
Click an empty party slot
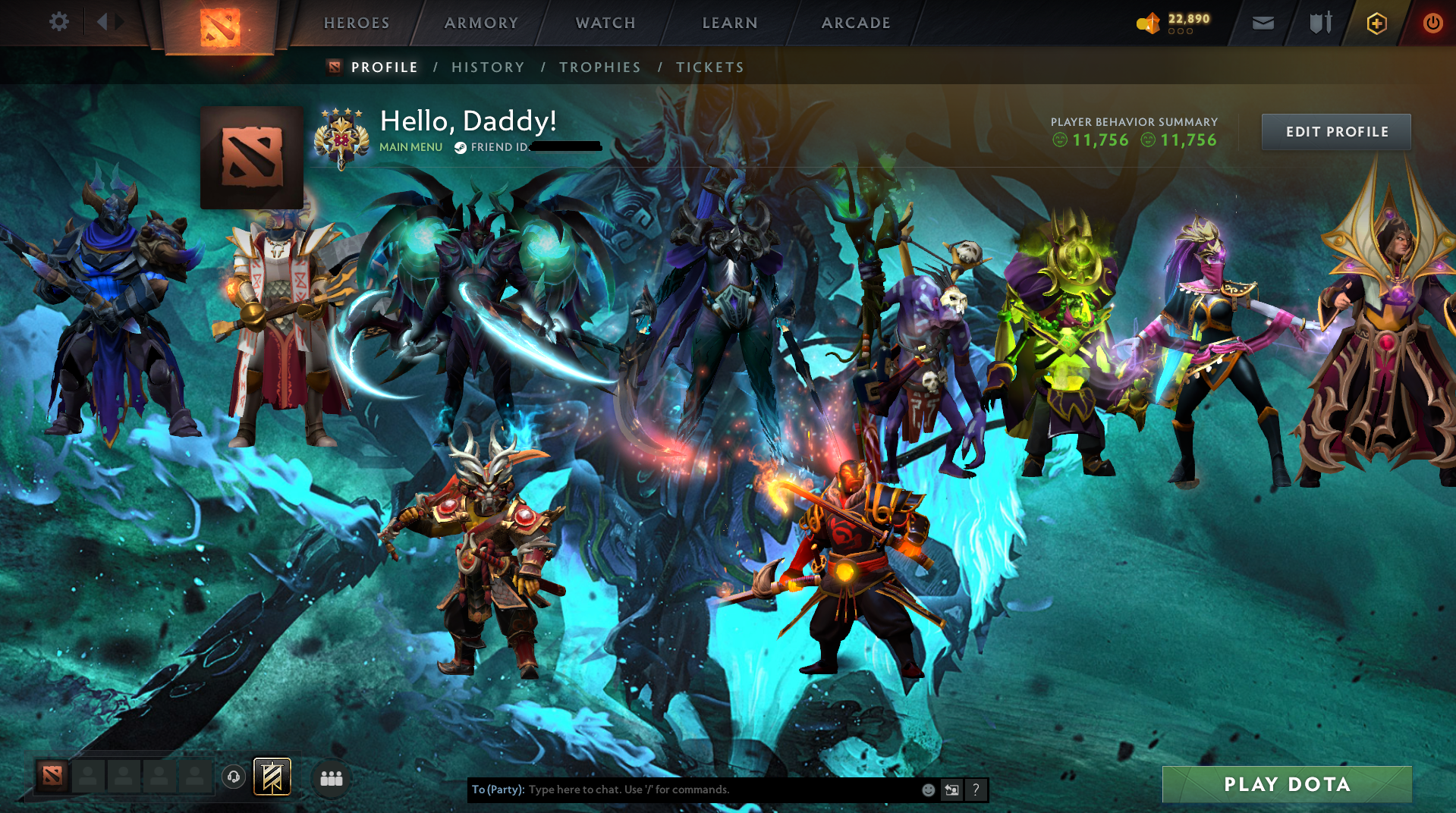point(90,777)
